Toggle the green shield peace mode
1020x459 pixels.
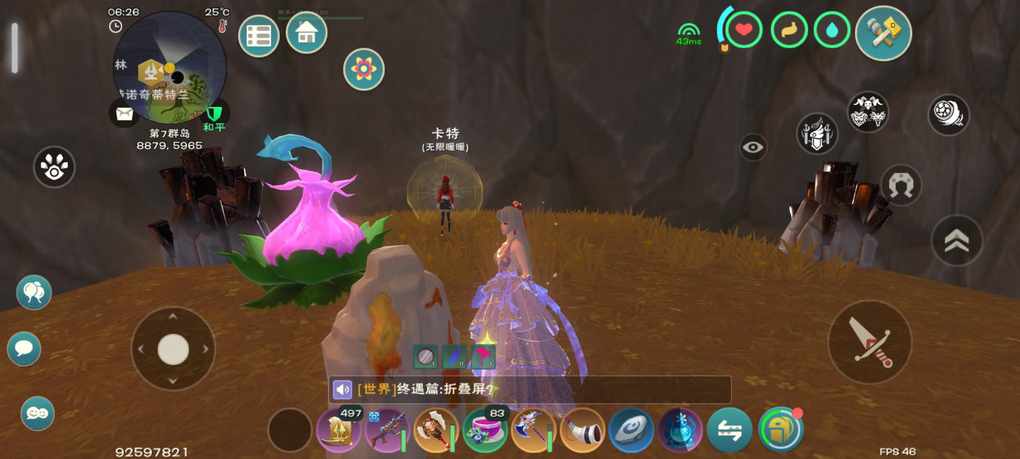point(214,113)
